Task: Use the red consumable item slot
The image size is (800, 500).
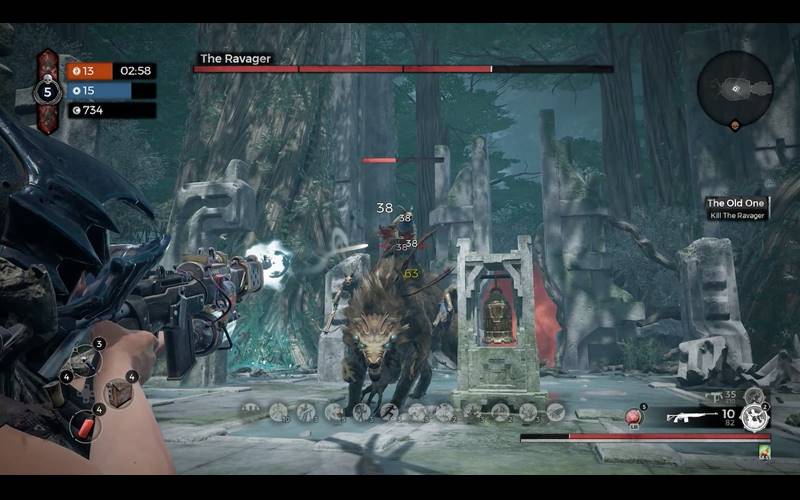Action: [86, 425]
